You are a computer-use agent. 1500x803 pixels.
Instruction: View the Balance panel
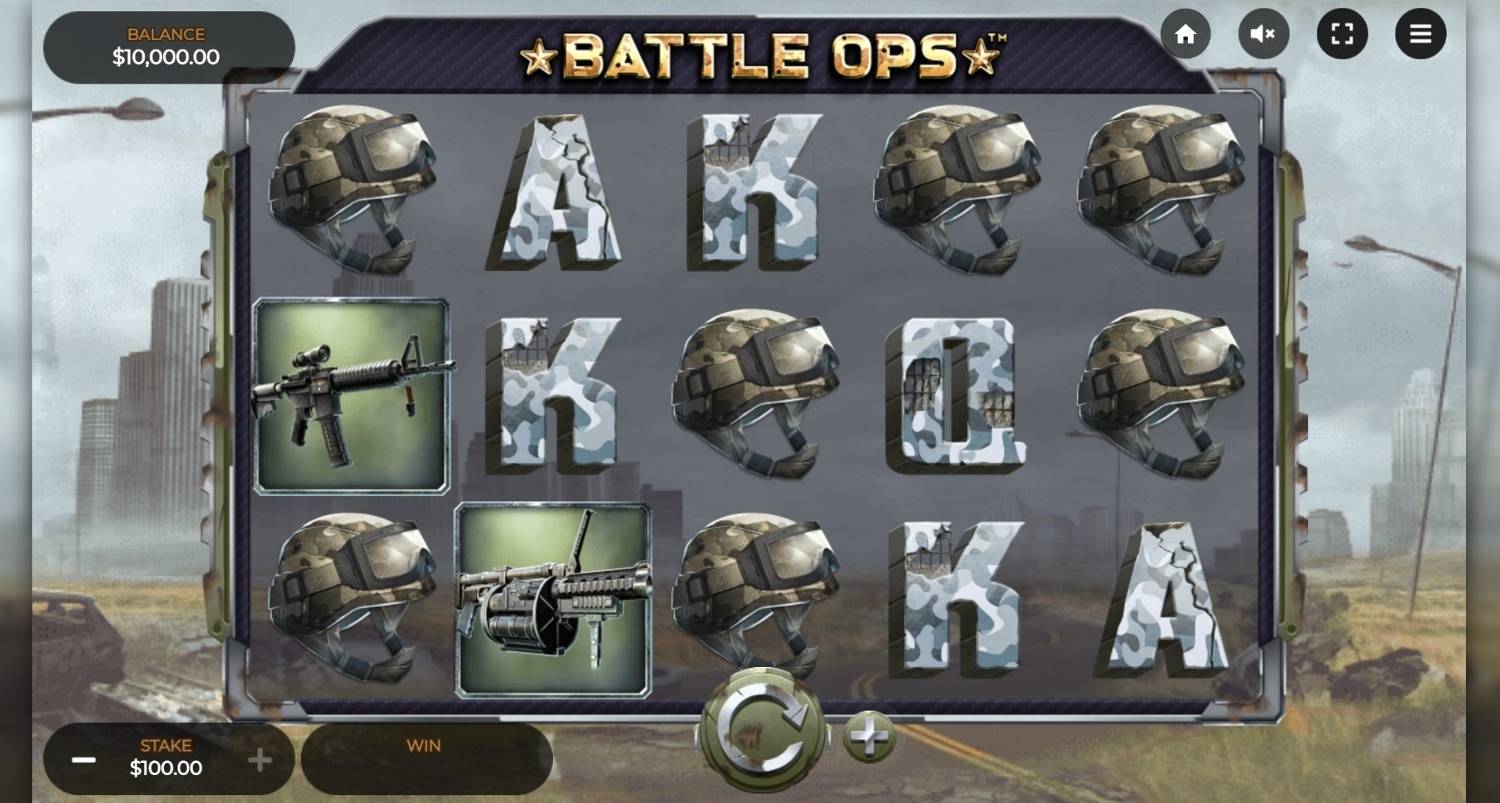pos(167,46)
